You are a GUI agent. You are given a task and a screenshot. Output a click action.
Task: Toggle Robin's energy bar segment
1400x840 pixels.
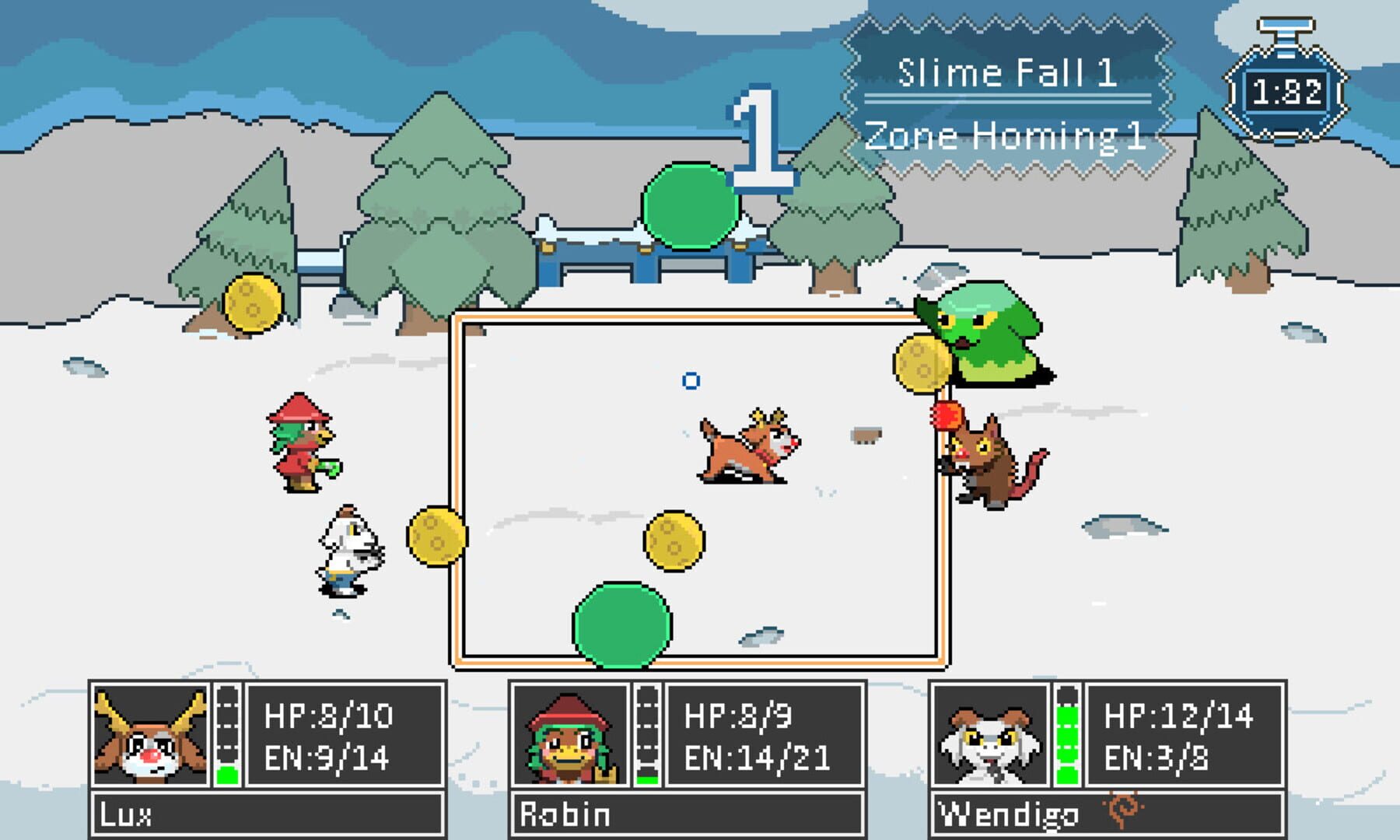(x=646, y=778)
